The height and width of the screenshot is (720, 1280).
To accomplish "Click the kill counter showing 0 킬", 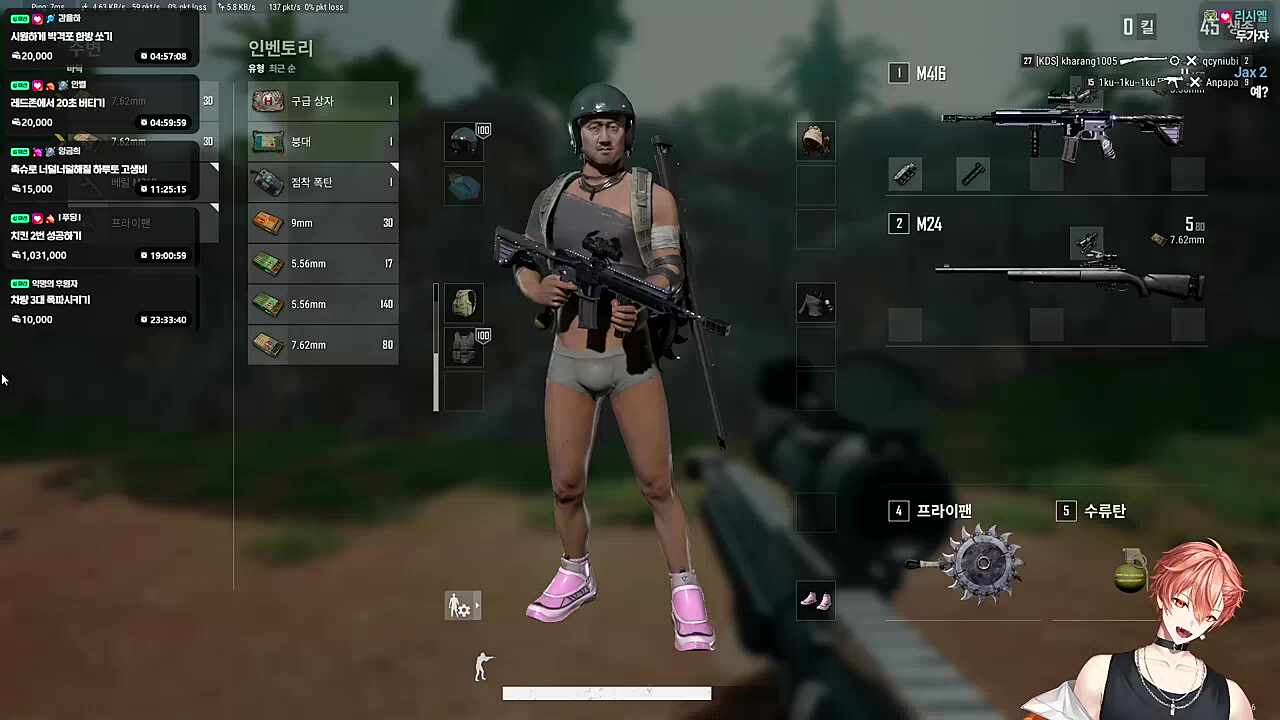I will click(1139, 27).
